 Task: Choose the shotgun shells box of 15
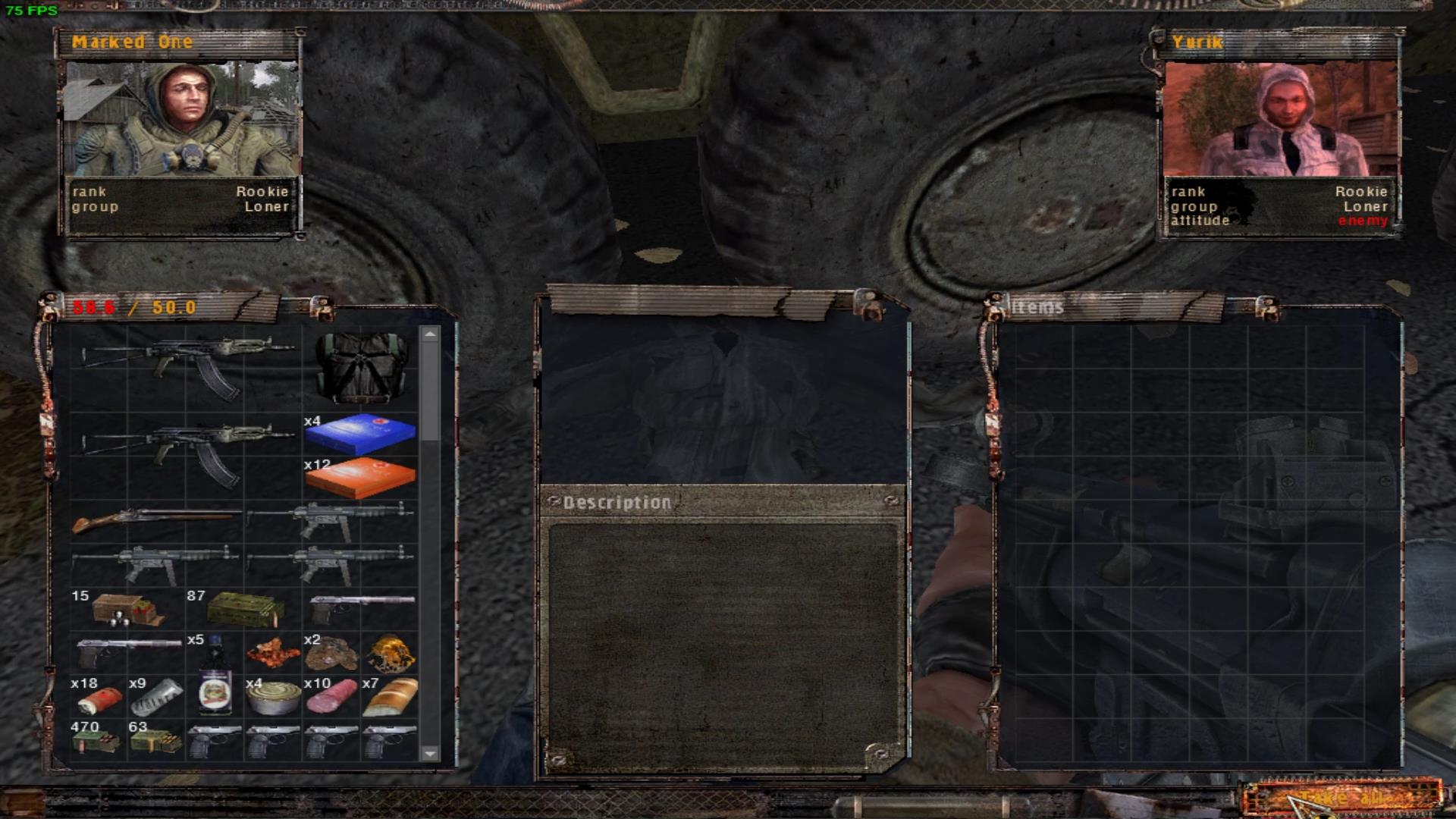(x=127, y=610)
